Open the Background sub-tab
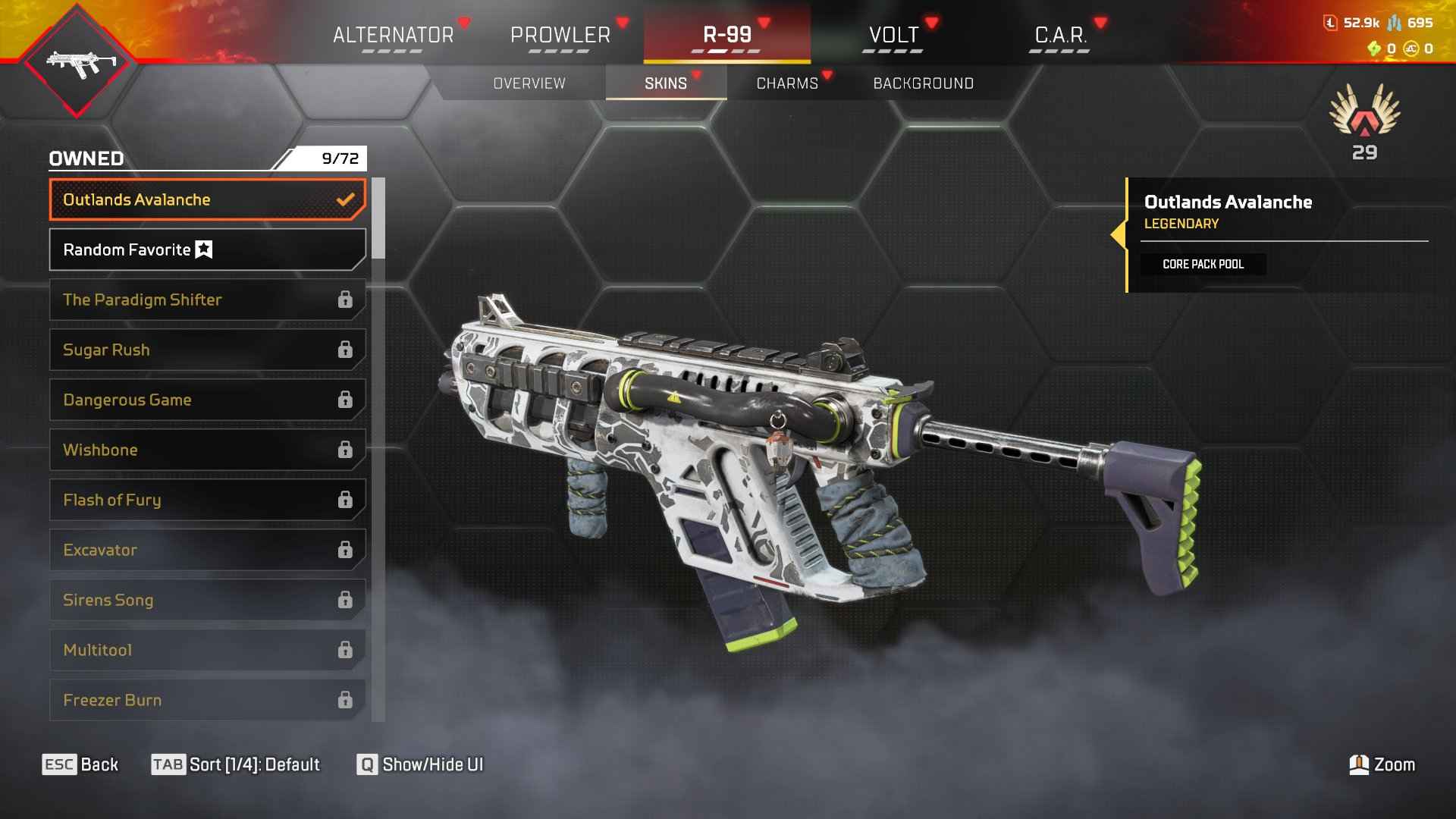The image size is (1456, 819). 923,83
